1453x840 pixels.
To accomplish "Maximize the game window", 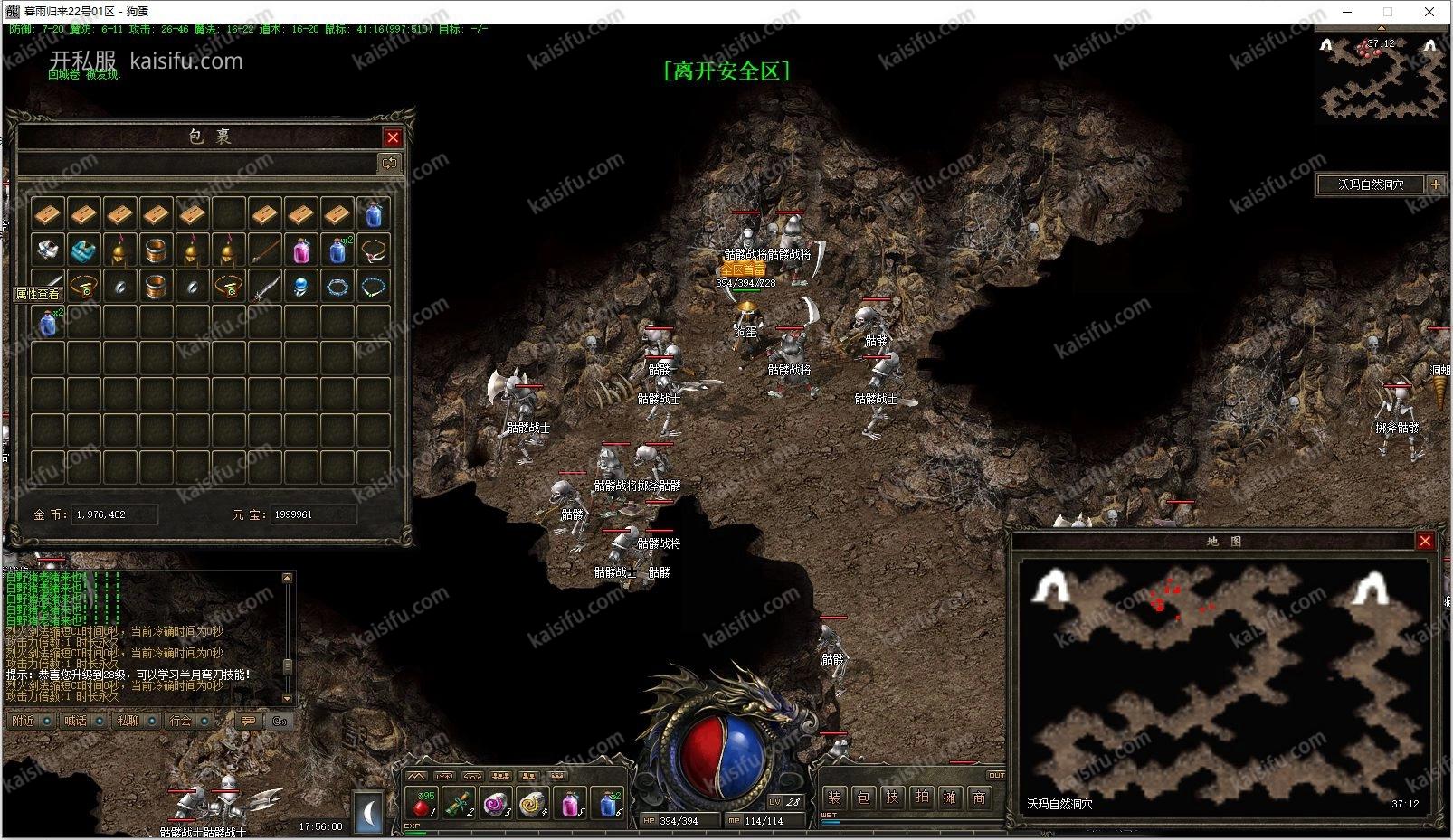I will 1388,12.
